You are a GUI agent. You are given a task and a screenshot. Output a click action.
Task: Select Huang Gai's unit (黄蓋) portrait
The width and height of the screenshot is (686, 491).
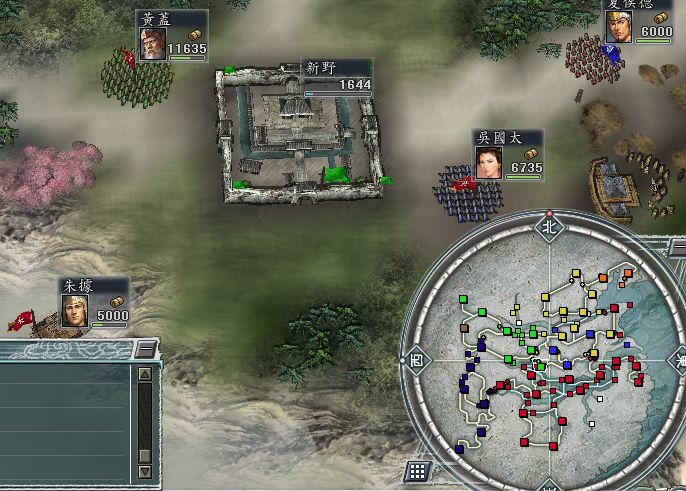(153, 44)
